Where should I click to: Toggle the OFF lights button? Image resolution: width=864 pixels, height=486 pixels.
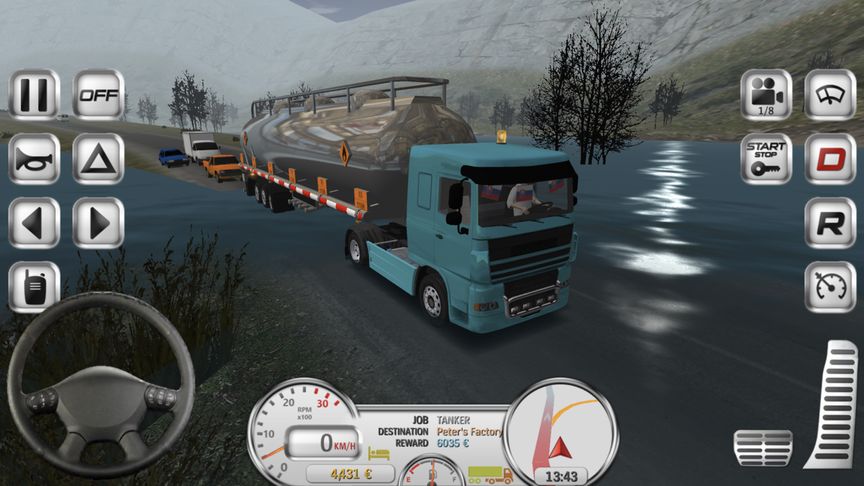[x=98, y=94]
